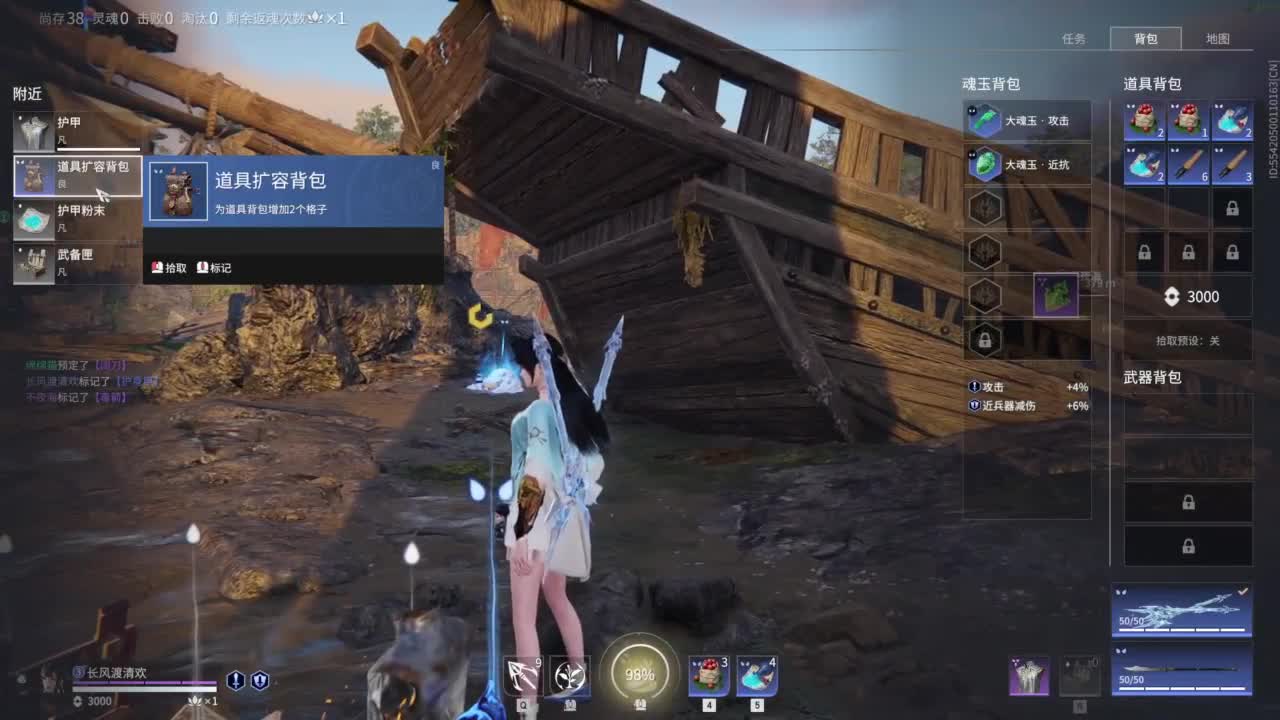Click a locked slot in 武器背包

[x=1188, y=502]
